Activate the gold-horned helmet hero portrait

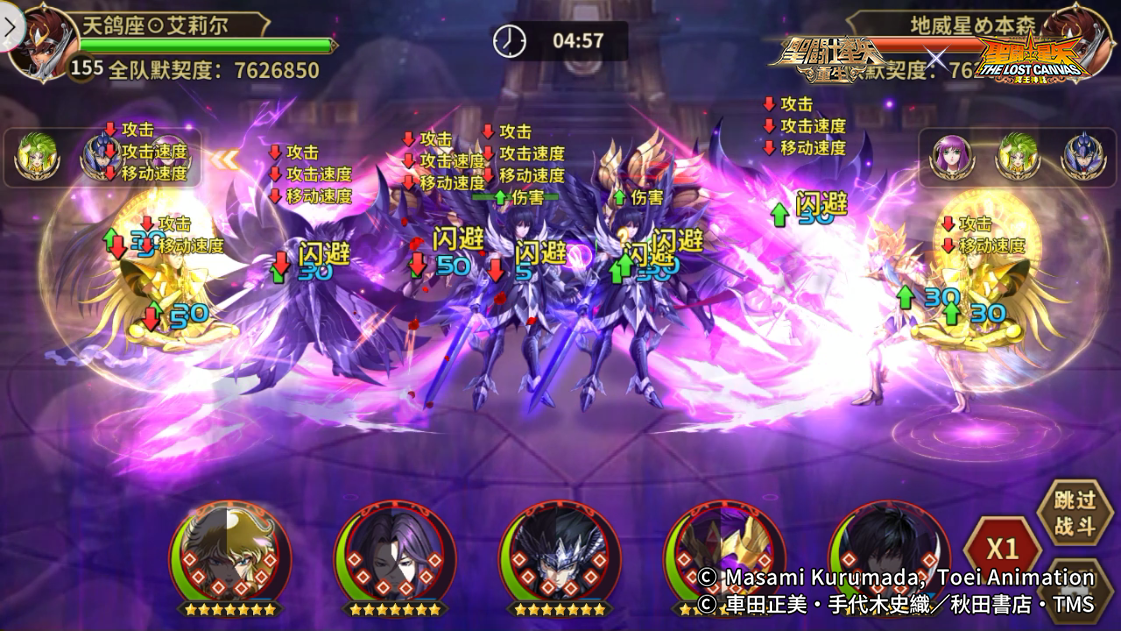click(x=723, y=555)
